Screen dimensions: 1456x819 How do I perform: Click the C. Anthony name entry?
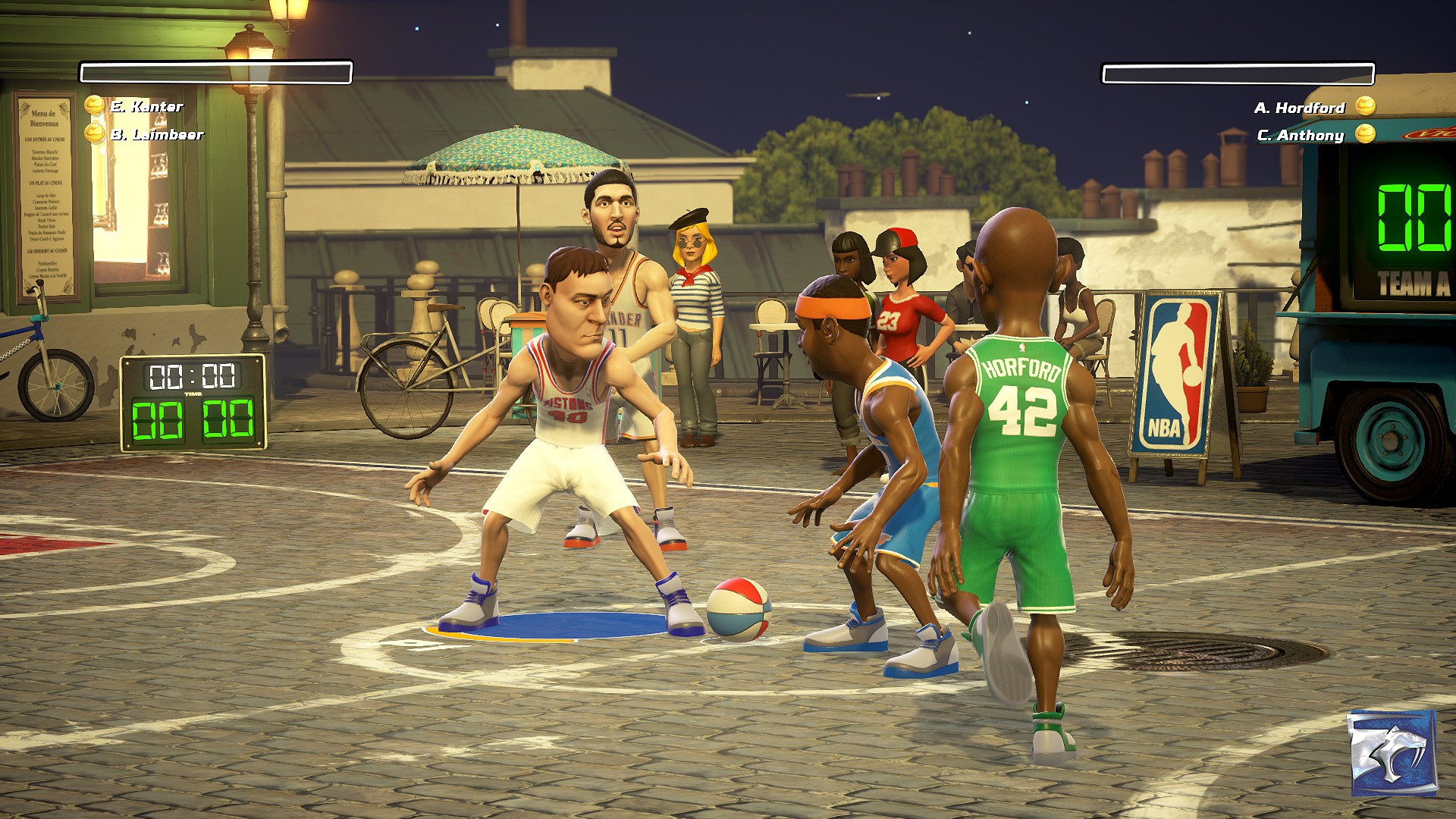(1301, 136)
